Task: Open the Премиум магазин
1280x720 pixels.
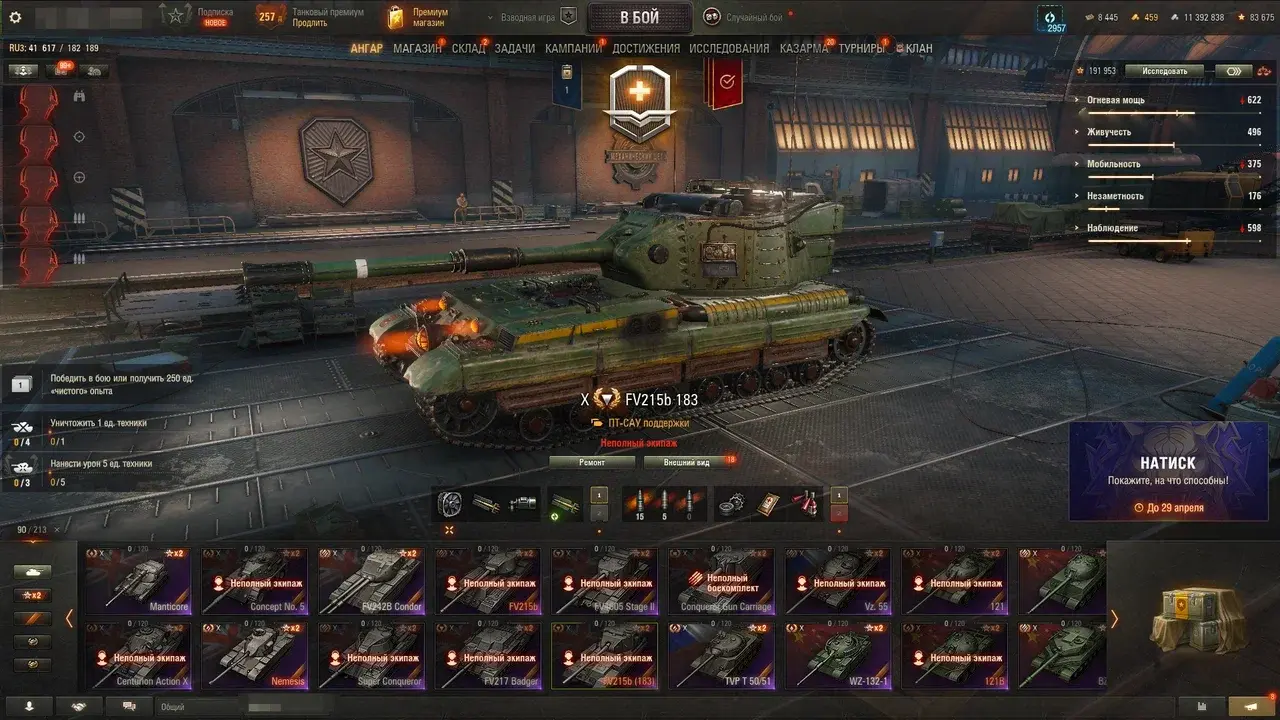Action: click(418, 17)
